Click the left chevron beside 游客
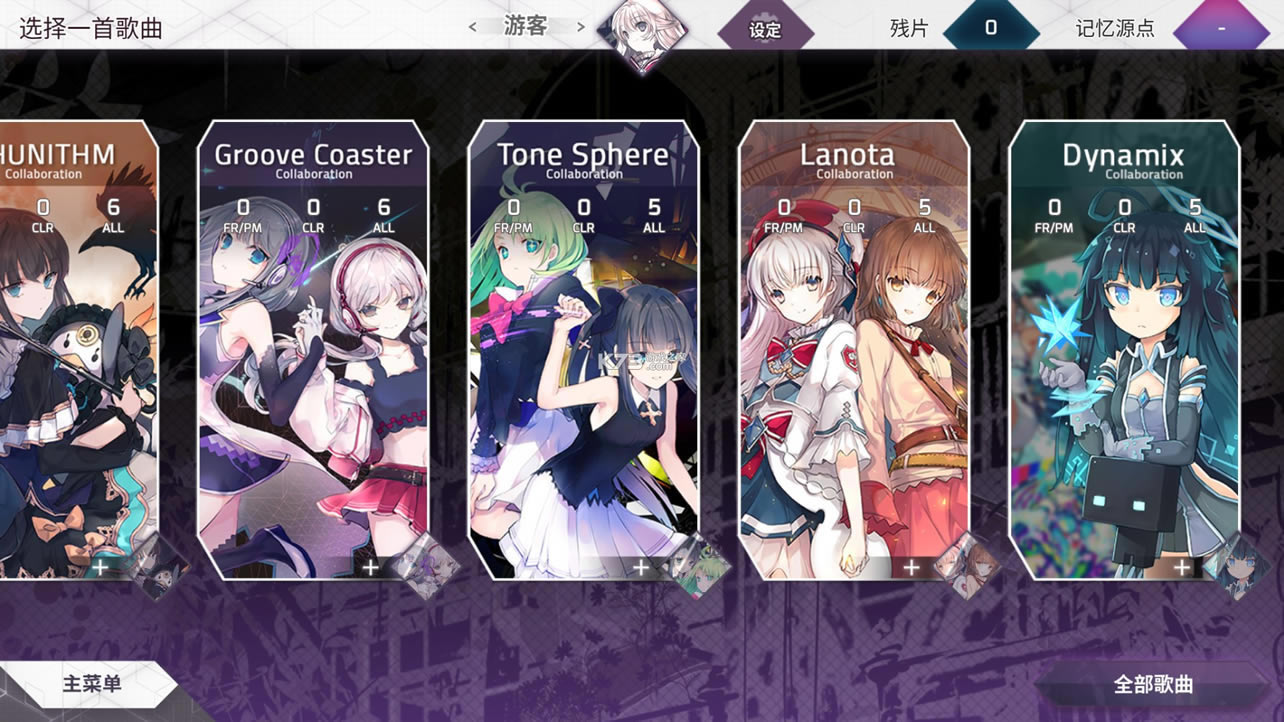The height and width of the screenshot is (722, 1284). pos(474,27)
